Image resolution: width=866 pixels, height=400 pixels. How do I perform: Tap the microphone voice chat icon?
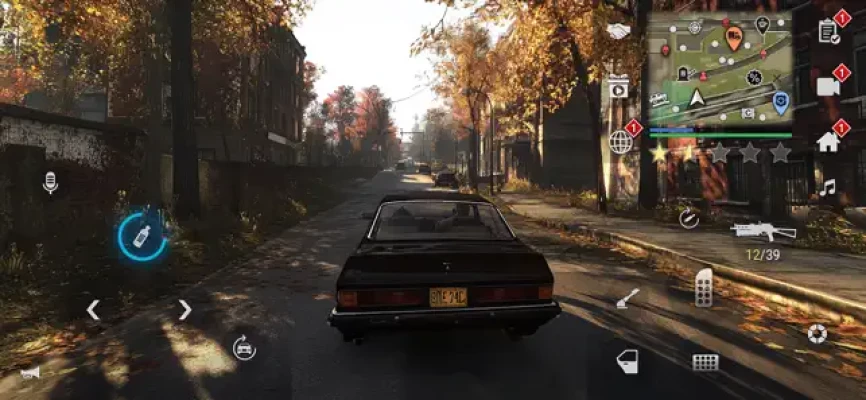[x=50, y=182]
